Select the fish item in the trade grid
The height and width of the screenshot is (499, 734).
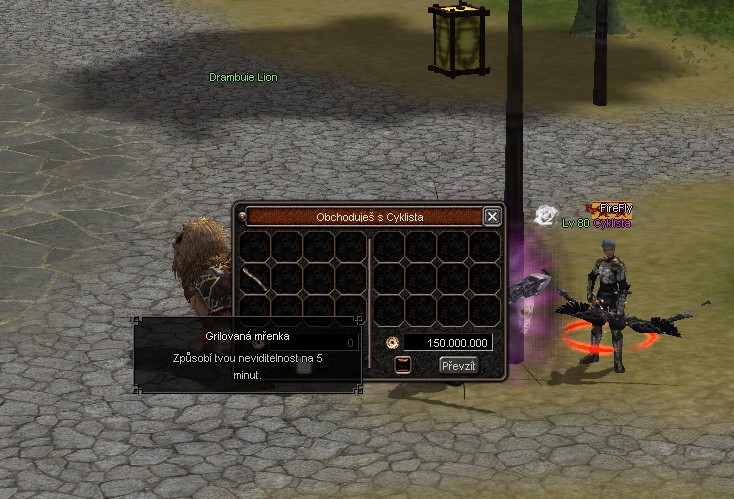257,278
